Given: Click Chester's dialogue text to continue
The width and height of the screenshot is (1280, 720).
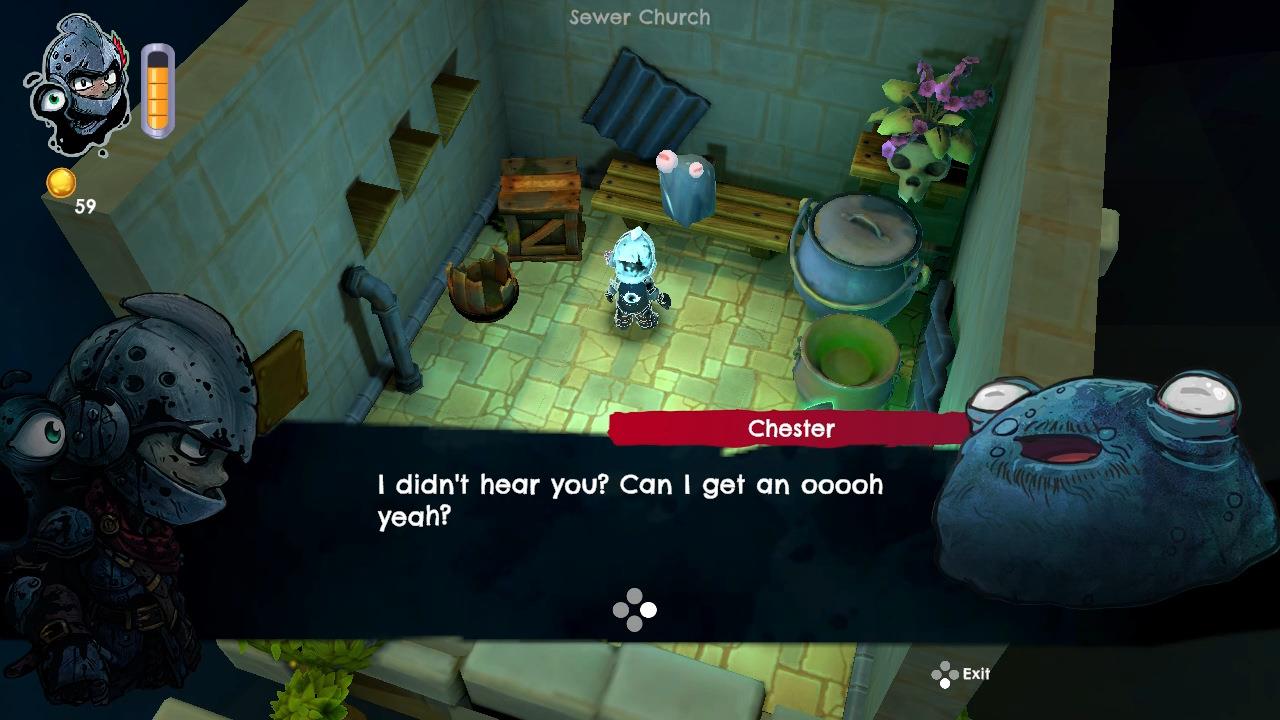Looking at the screenshot, I should coord(630,500).
